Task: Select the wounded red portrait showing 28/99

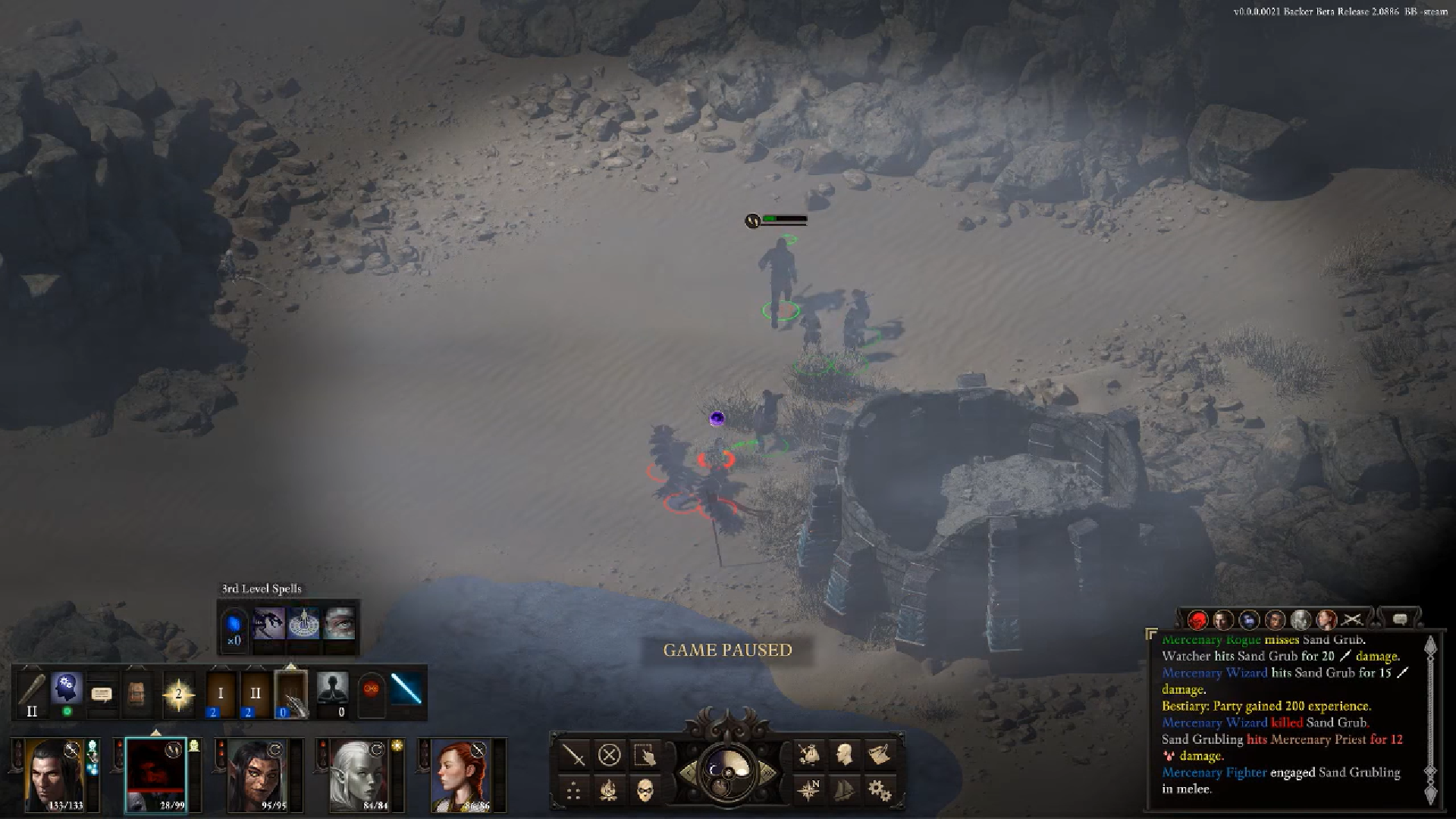Action: (155, 773)
